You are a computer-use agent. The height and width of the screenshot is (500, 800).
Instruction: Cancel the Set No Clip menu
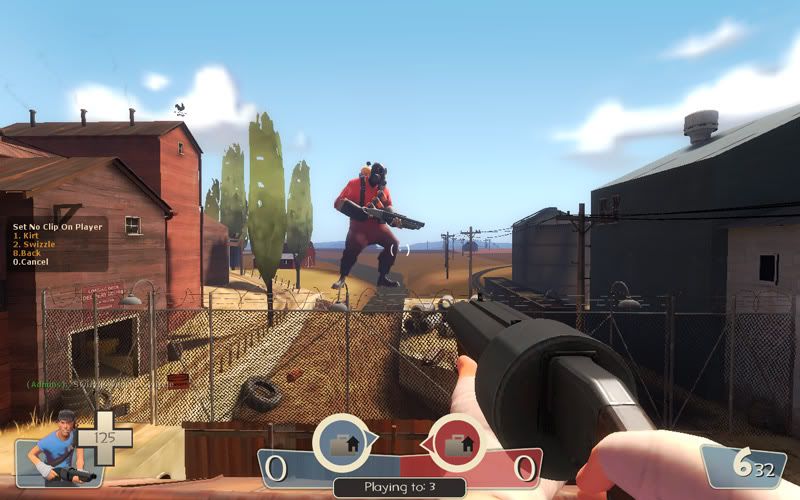click(x=28, y=262)
